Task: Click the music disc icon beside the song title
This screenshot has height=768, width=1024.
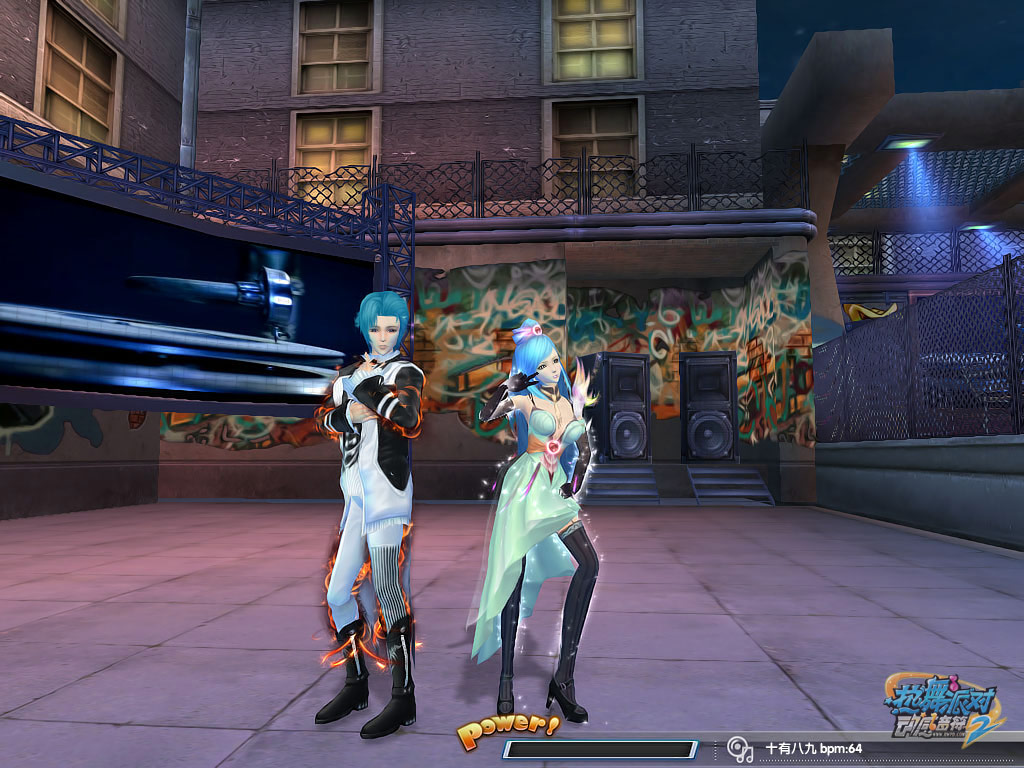Action: 739,748
